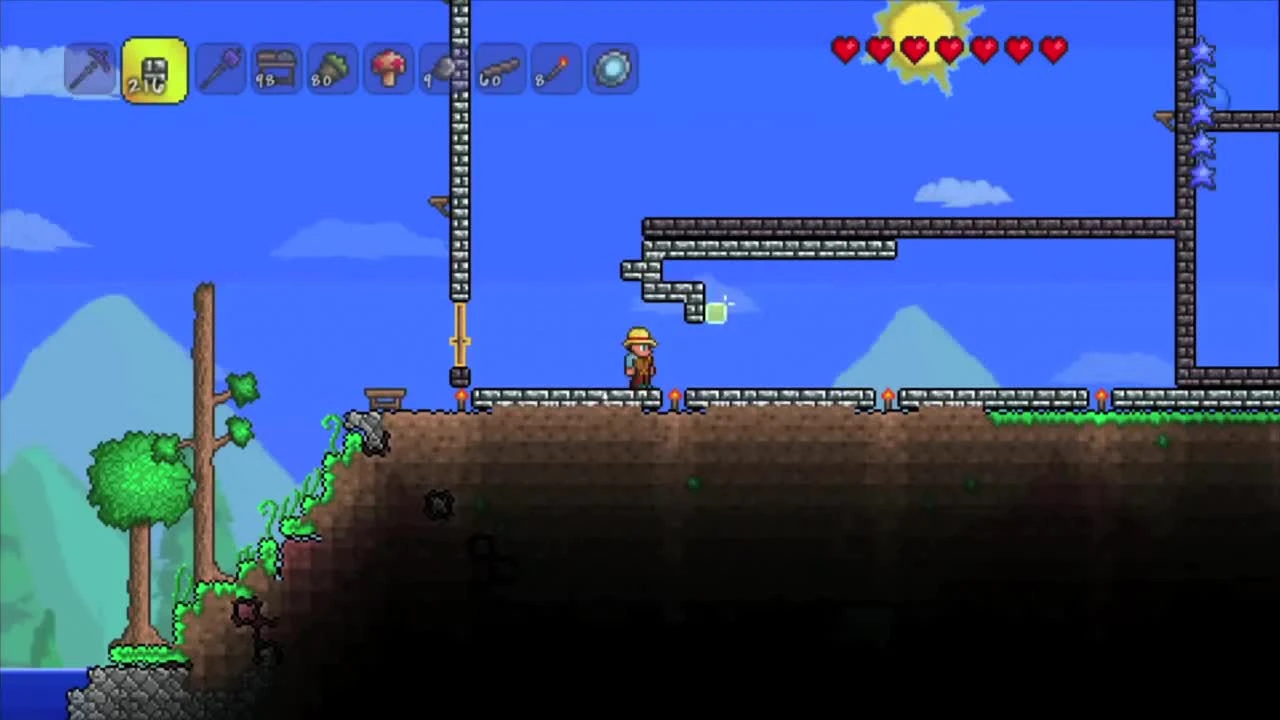Select the torch stack of 8

click(554, 67)
